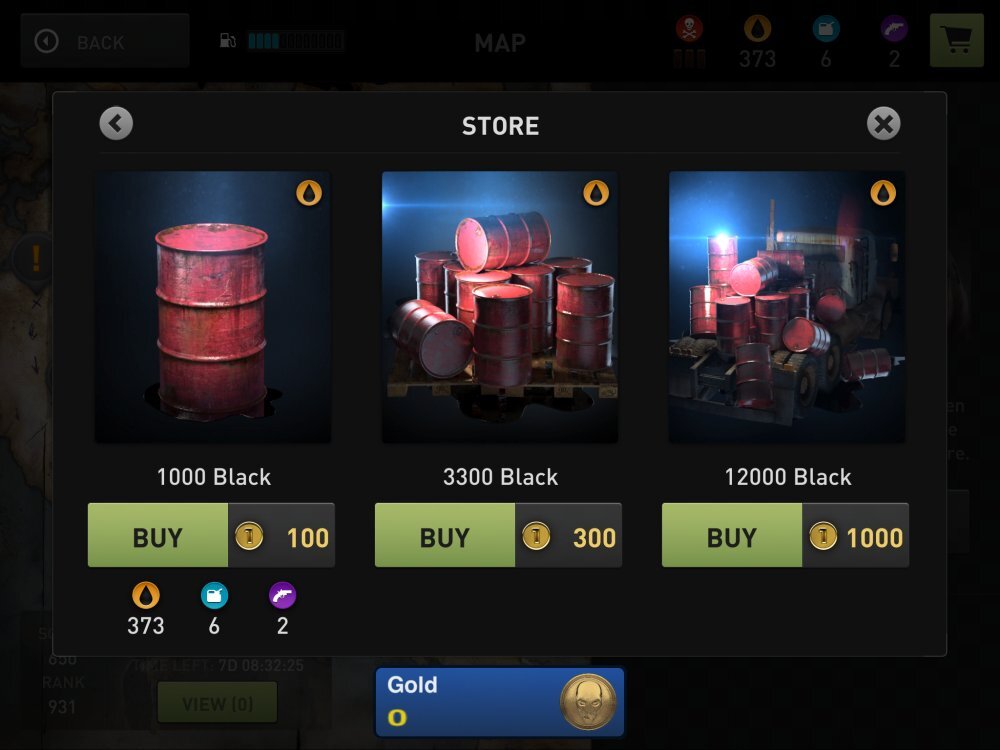Select the barrel pallet pack image
The width and height of the screenshot is (1000, 750).
click(x=499, y=307)
